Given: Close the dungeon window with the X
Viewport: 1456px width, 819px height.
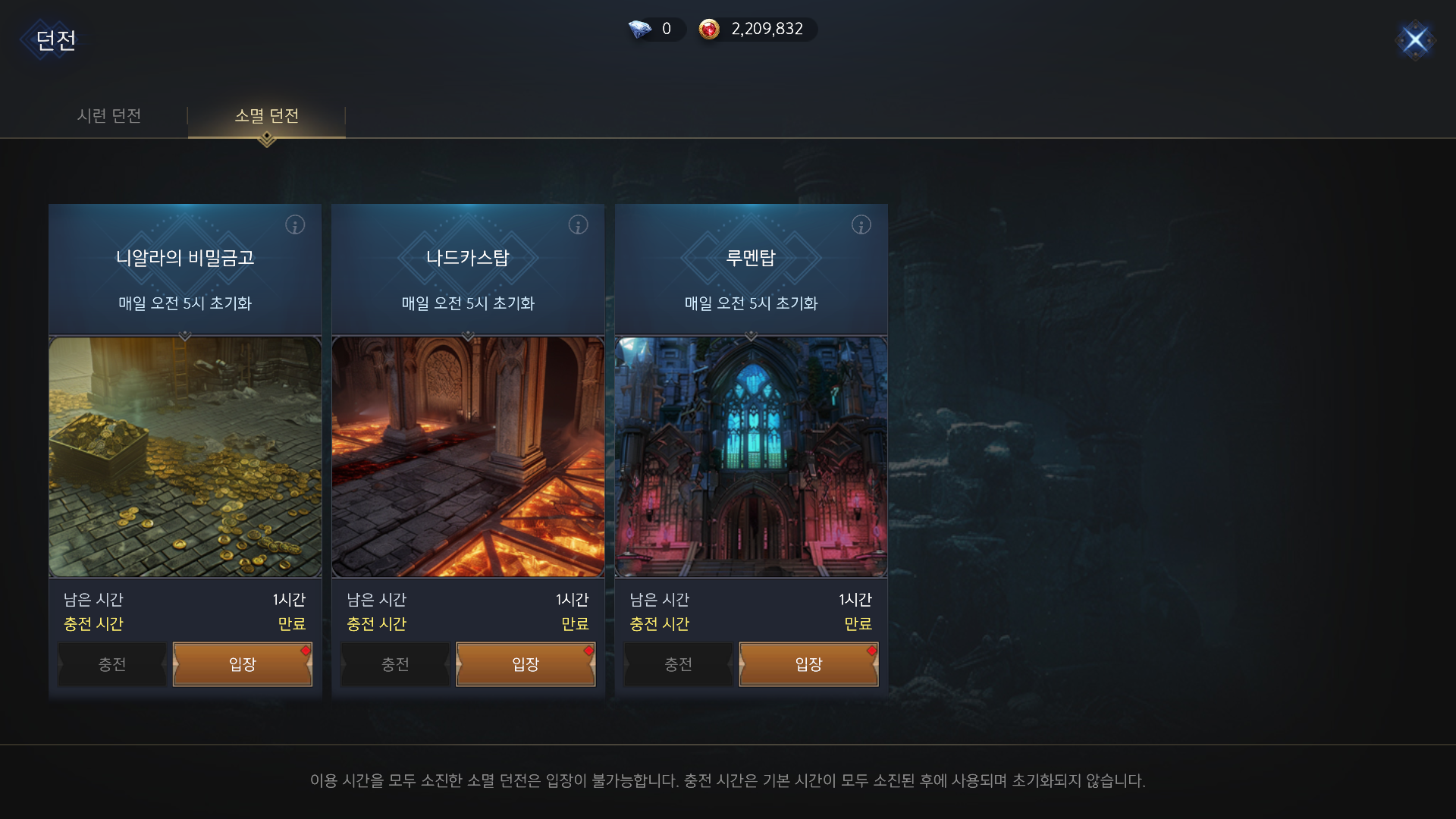Looking at the screenshot, I should click(1415, 41).
